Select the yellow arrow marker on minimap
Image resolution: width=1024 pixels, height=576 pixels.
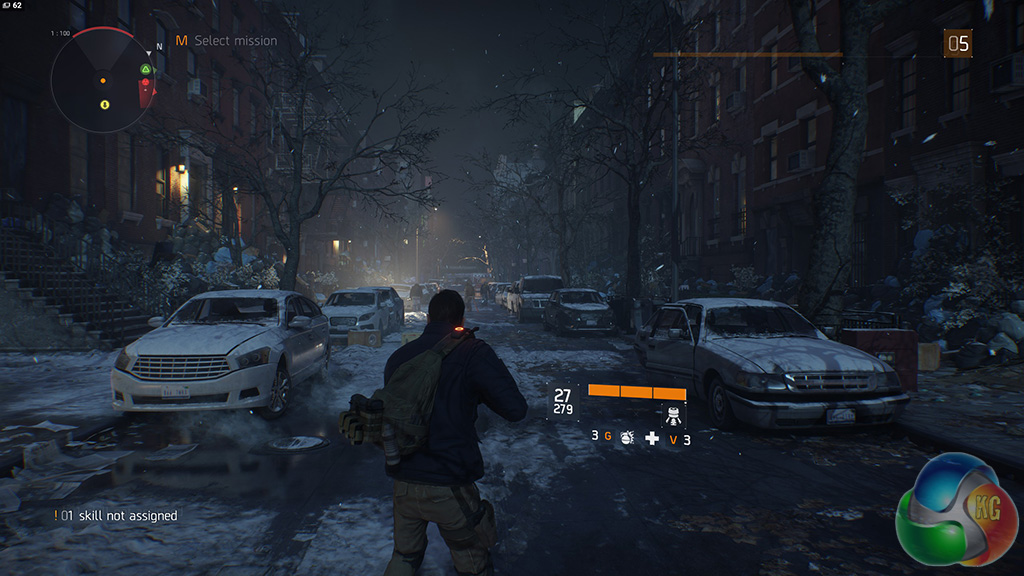tap(104, 103)
